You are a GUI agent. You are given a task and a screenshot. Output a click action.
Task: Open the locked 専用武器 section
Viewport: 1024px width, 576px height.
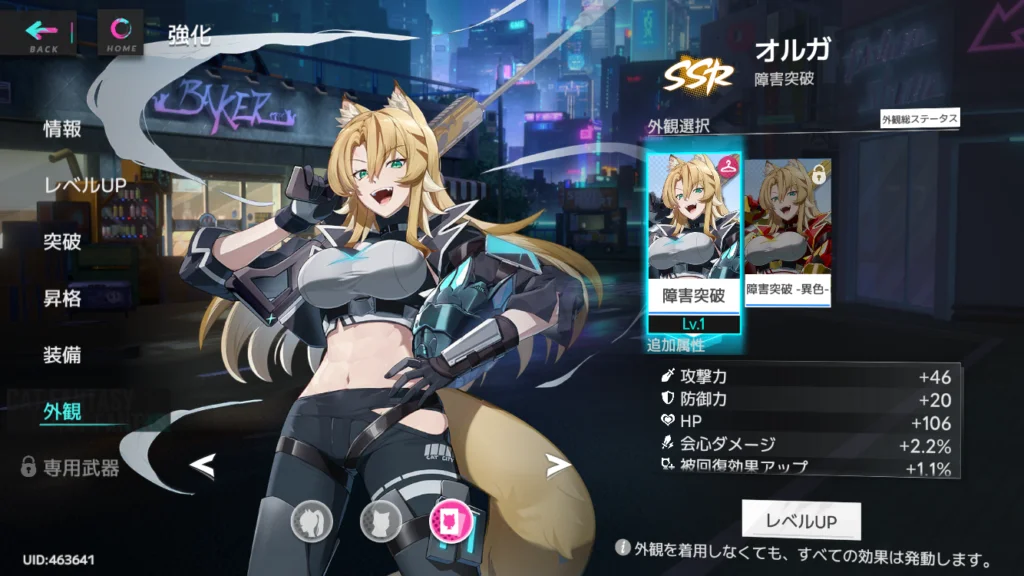(70, 467)
